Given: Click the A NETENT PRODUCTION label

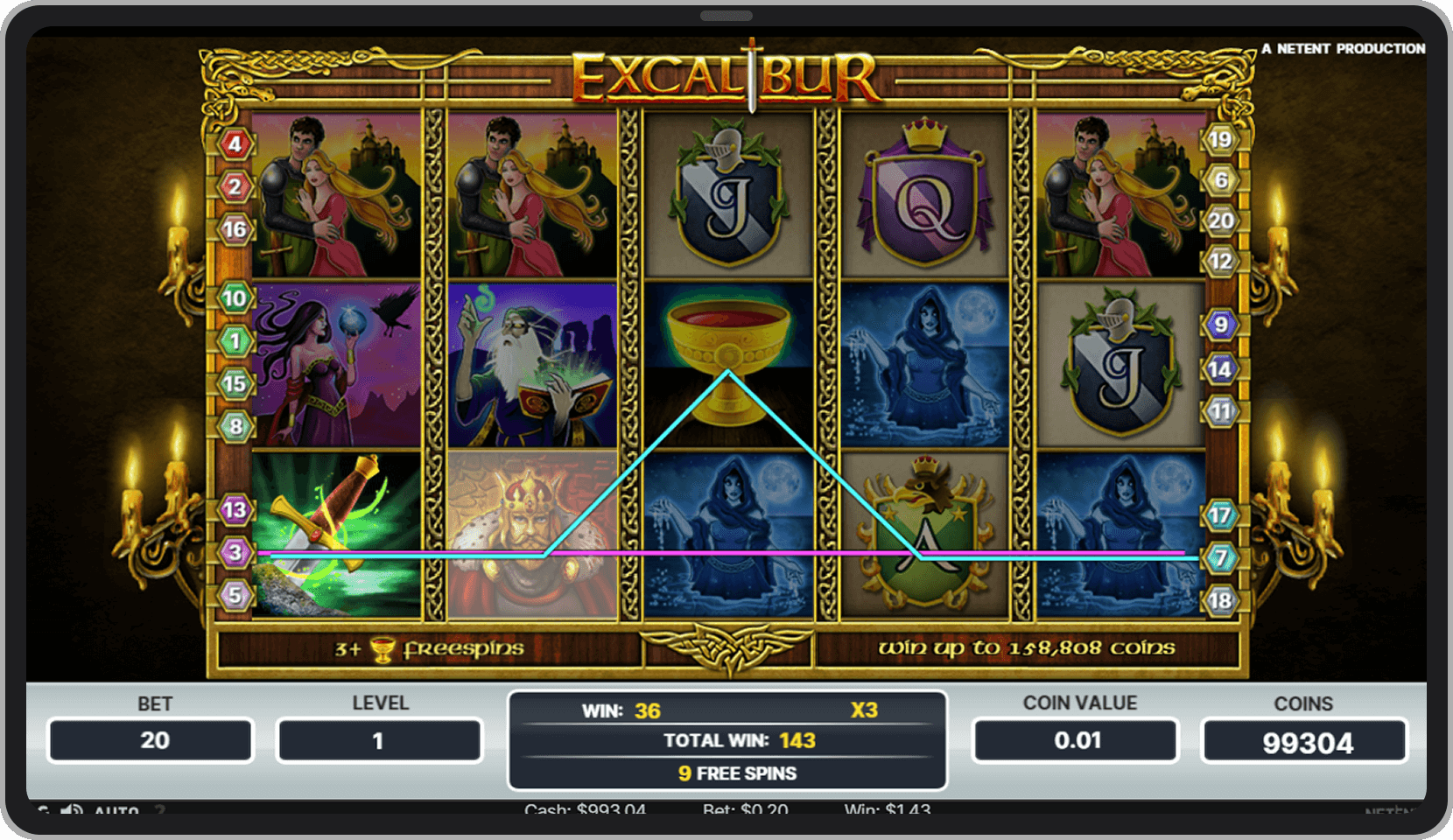Looking at the screenshot, I should click(1344, 49).
